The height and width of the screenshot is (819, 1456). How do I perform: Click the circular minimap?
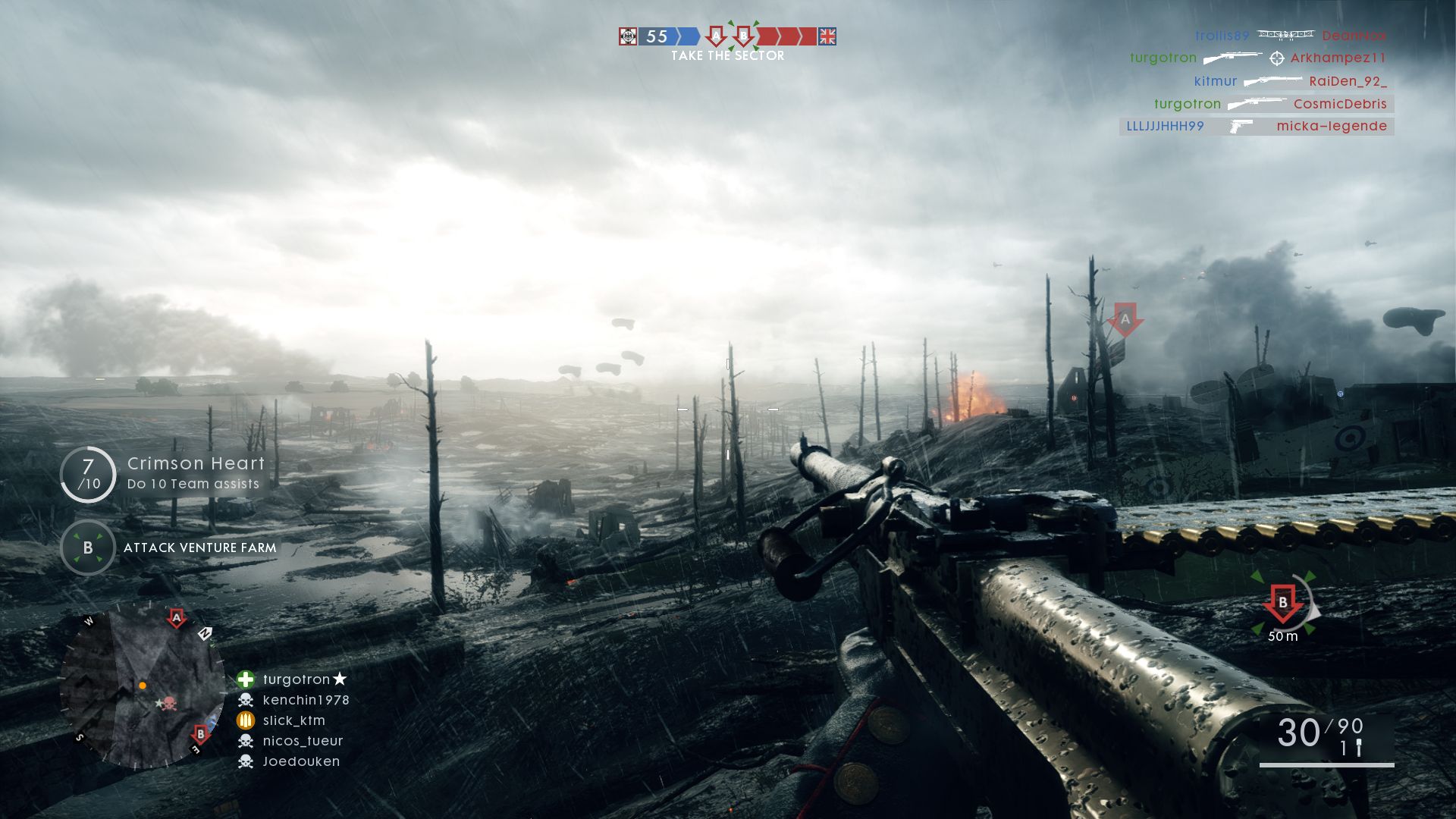tap(142, 686)
